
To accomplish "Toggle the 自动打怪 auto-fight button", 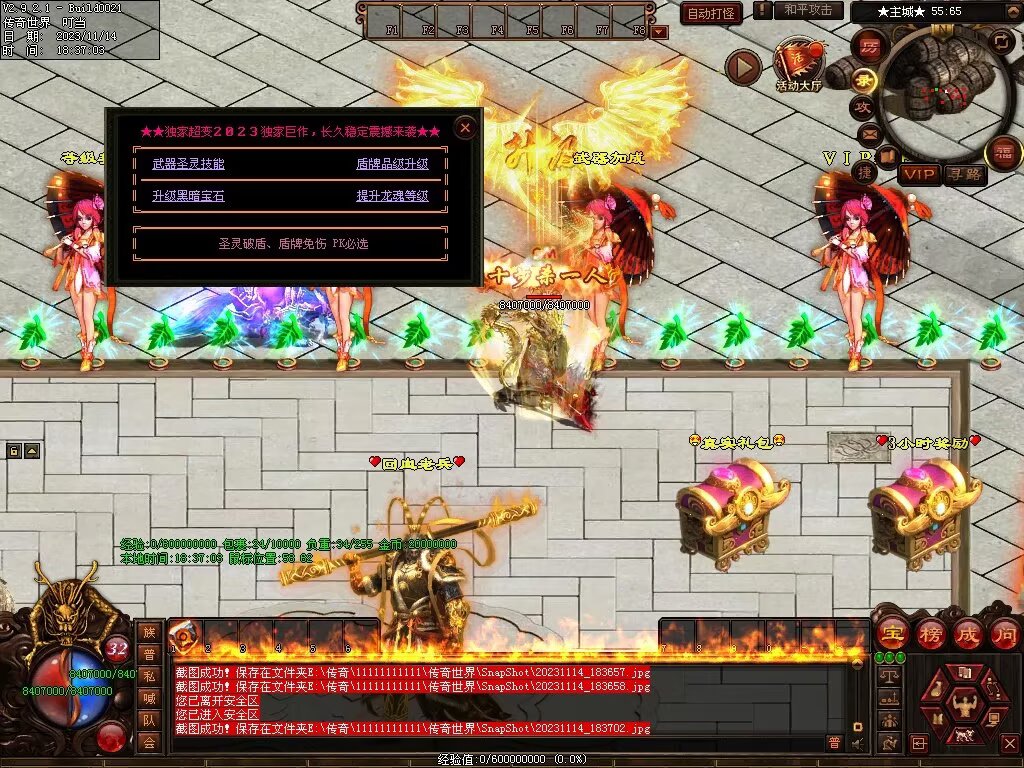I will [x=711, y=13].
